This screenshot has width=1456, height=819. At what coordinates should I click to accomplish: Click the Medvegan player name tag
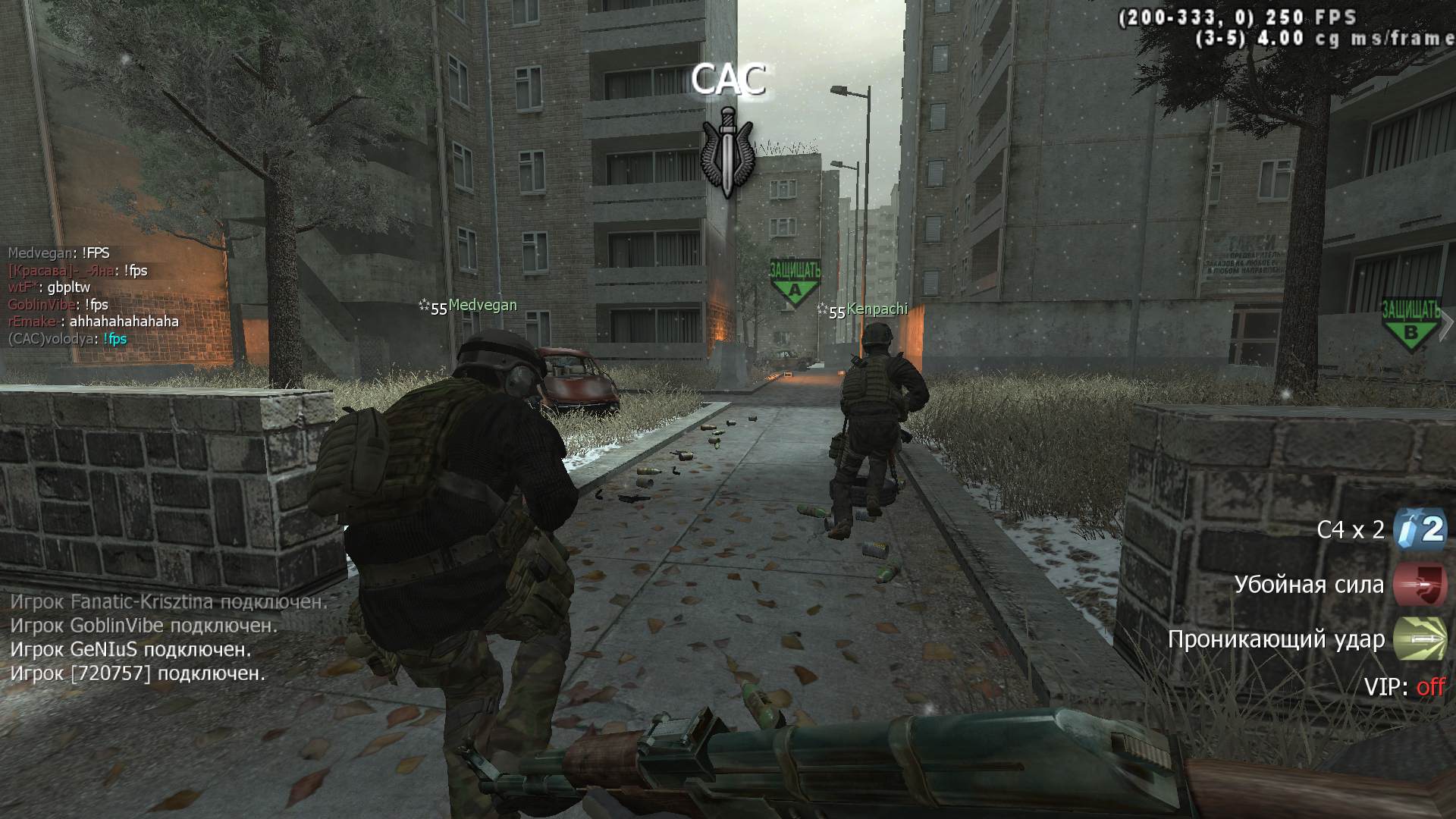(x=482, y=305)
